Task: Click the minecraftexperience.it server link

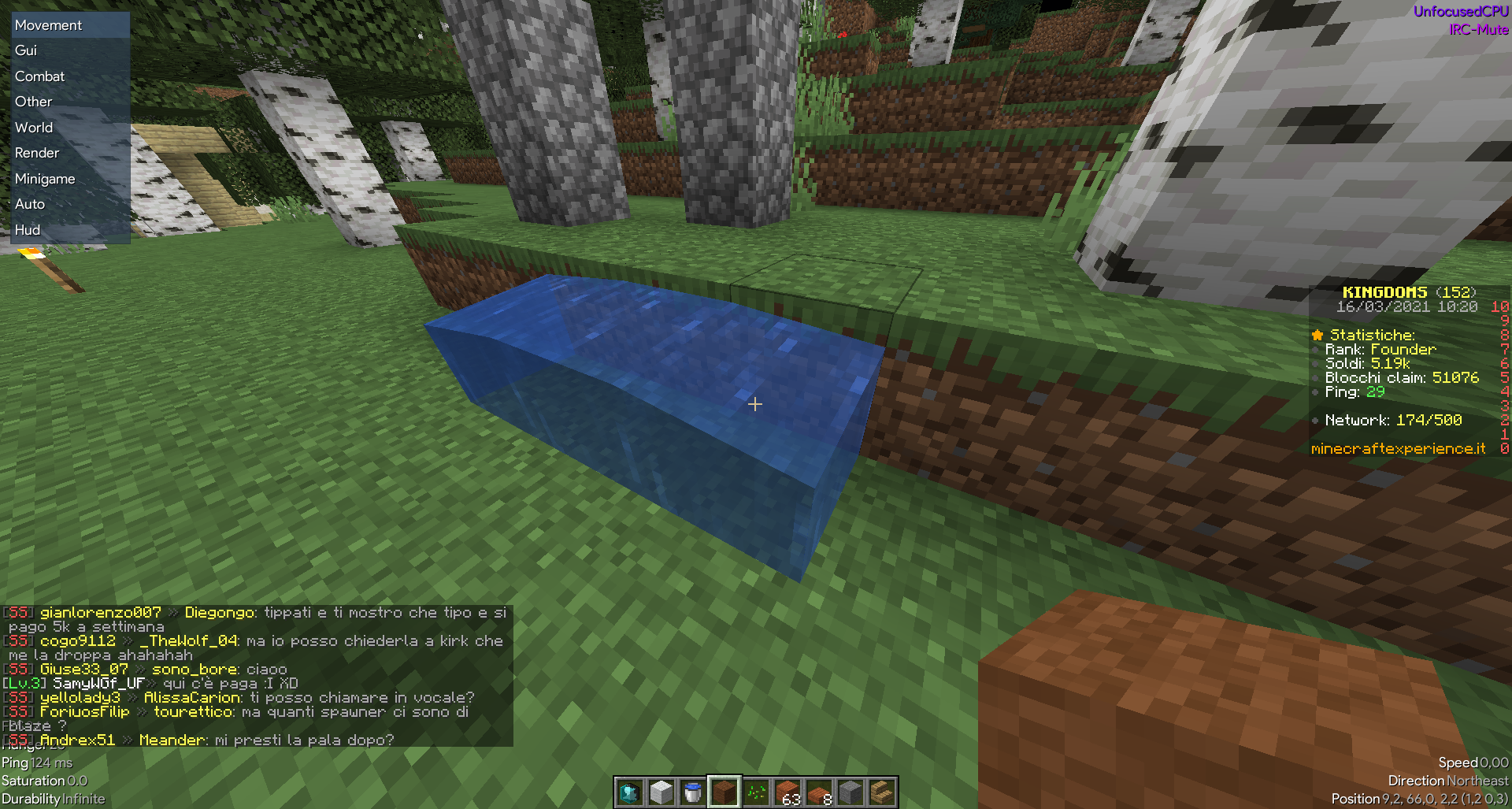Action: (1398, 448)
